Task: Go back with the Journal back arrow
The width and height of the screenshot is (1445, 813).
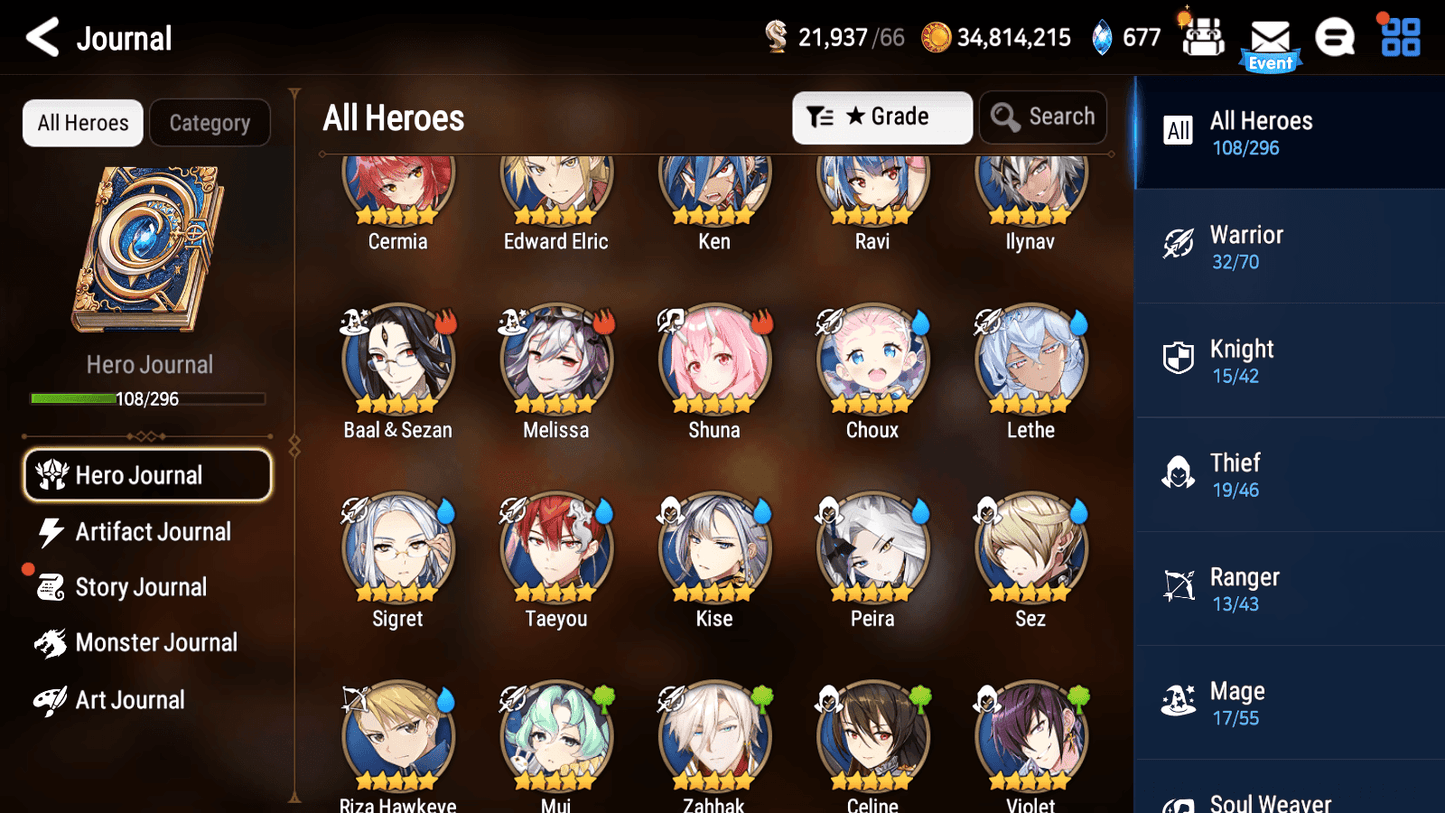Action: coord(42,37)
